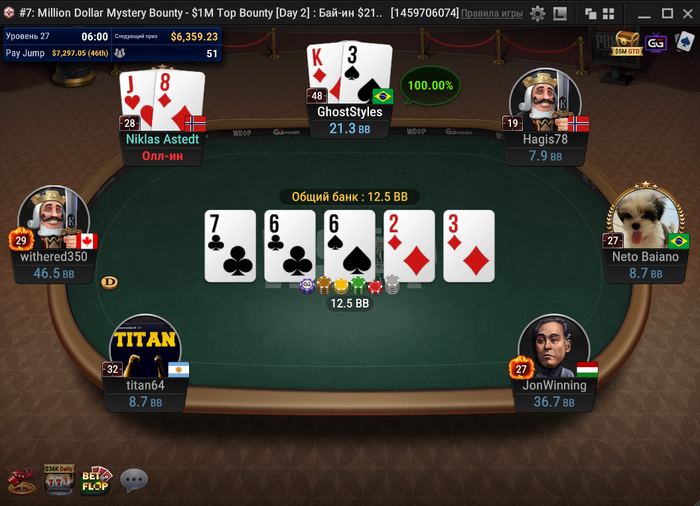The image size is (700, 506).
Task: Open the GG TV icon
Action: [656, 43]
